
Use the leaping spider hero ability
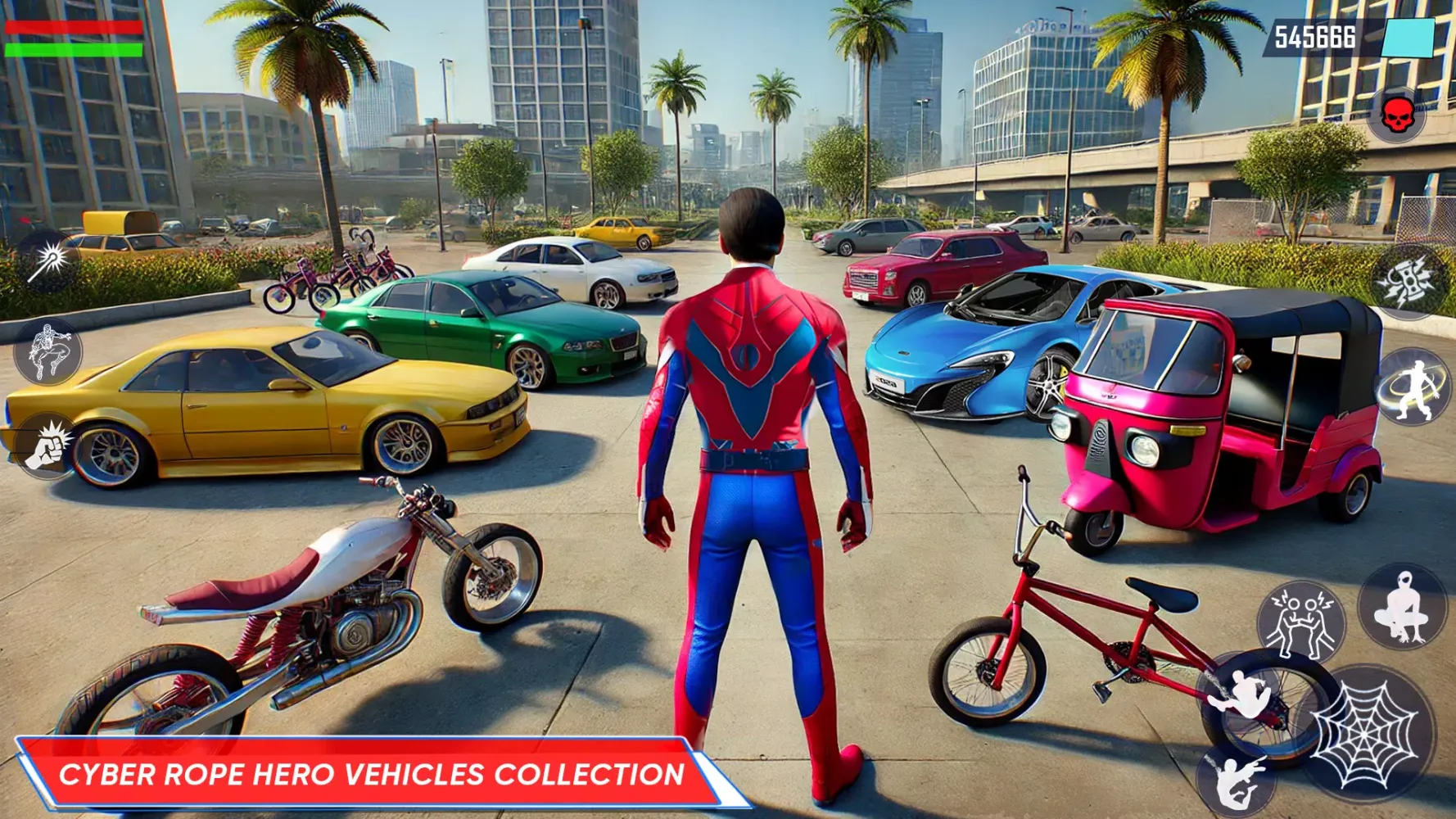pos(48,352)
